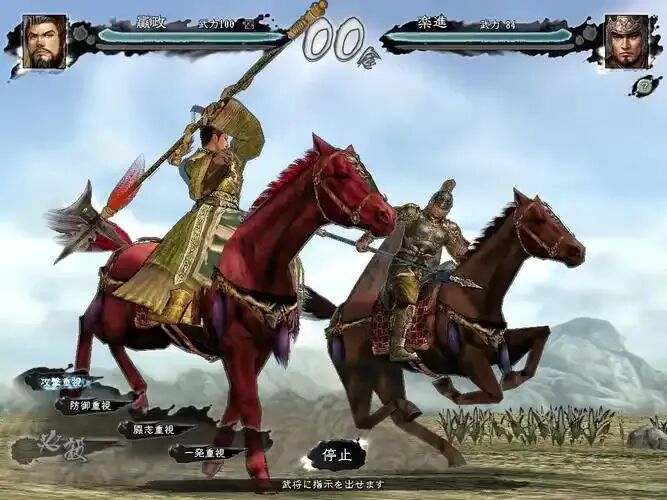Activate the 必殺 special move button
667x500 pixels.
pyautogui.click(x=58, y=446)
